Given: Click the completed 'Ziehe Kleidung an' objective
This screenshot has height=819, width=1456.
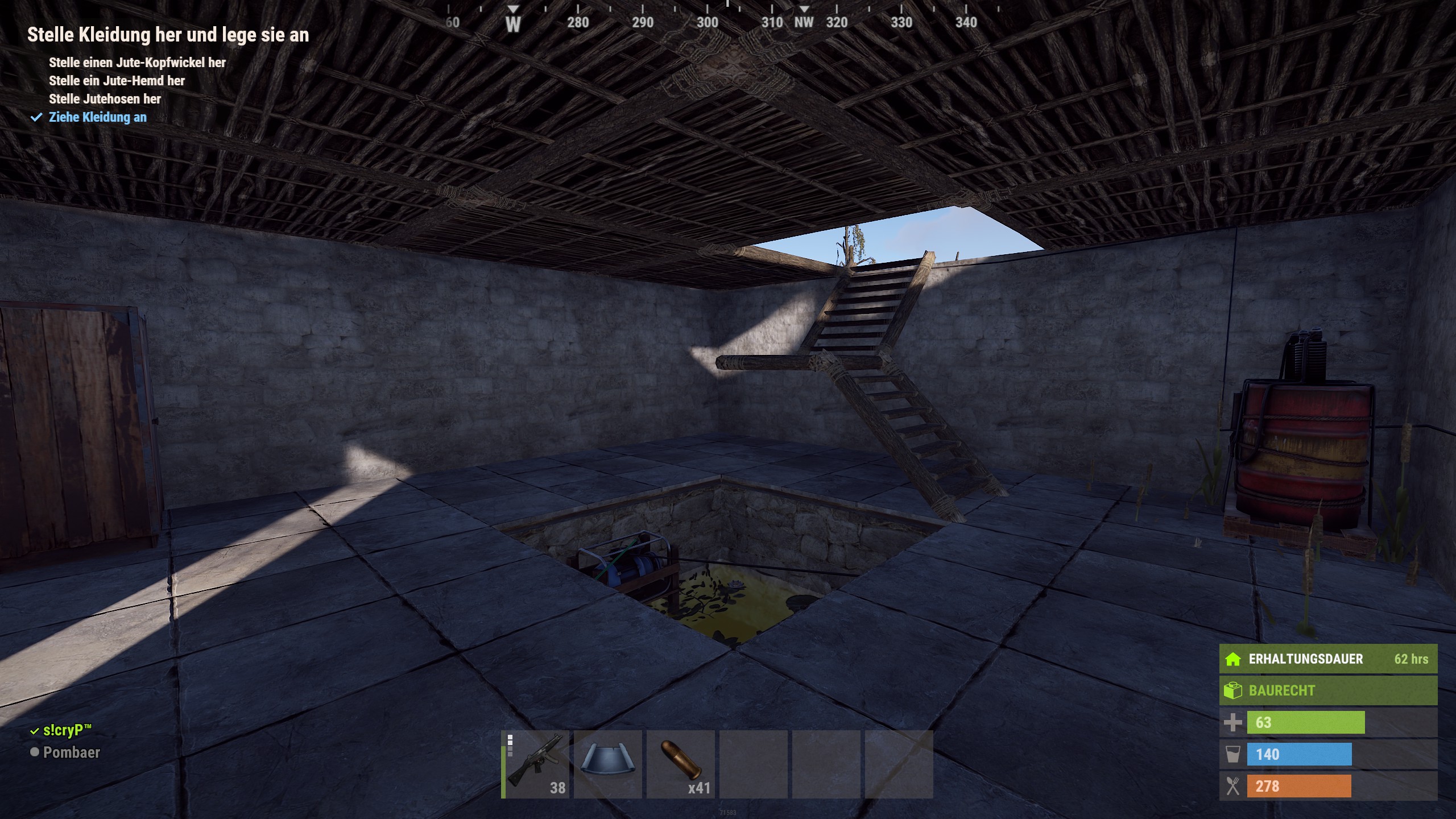Looking at the screenshot, I should [97, 117].
